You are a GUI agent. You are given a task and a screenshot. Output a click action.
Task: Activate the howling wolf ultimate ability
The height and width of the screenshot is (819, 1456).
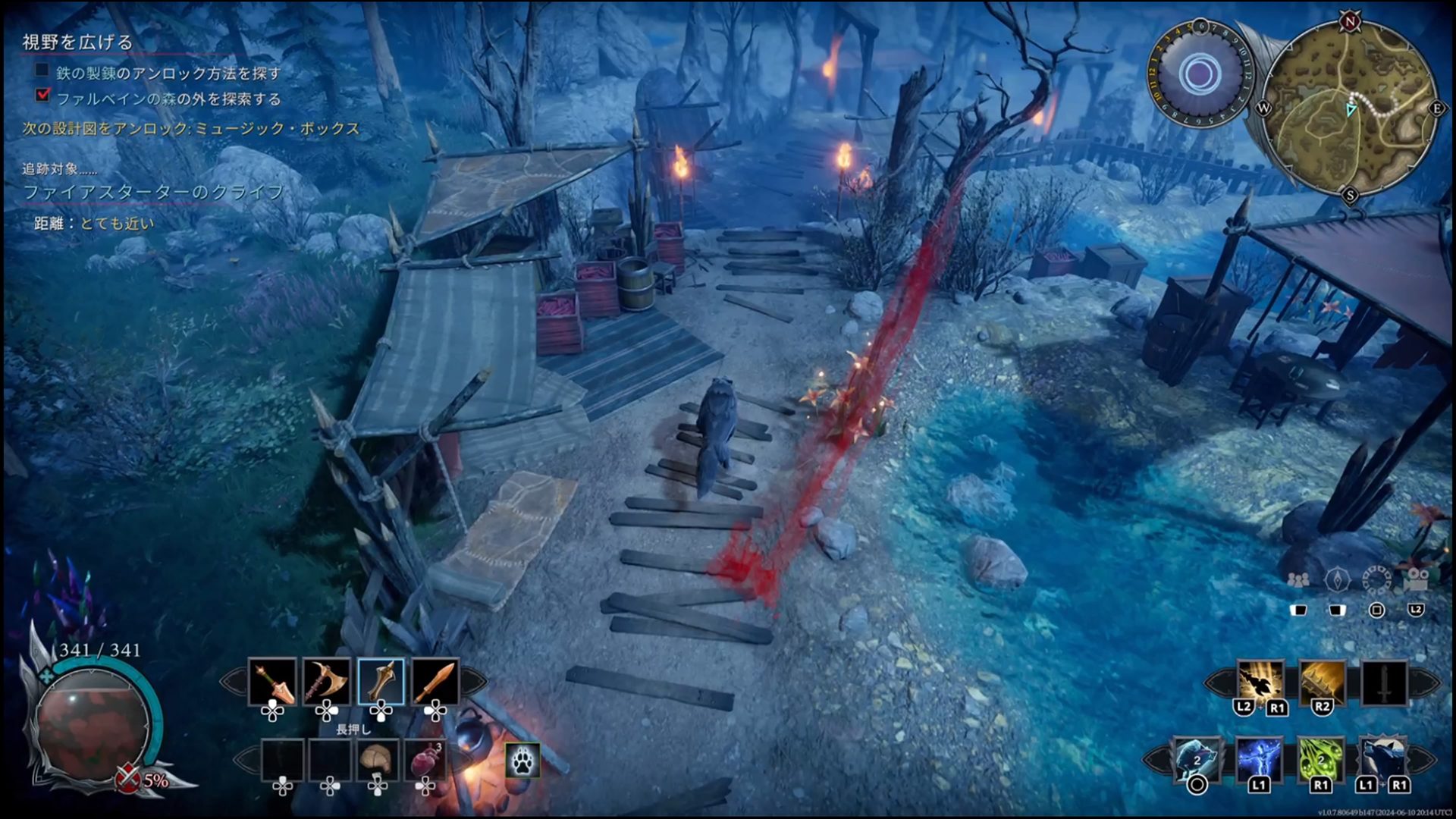click(x=1382, y=759)
